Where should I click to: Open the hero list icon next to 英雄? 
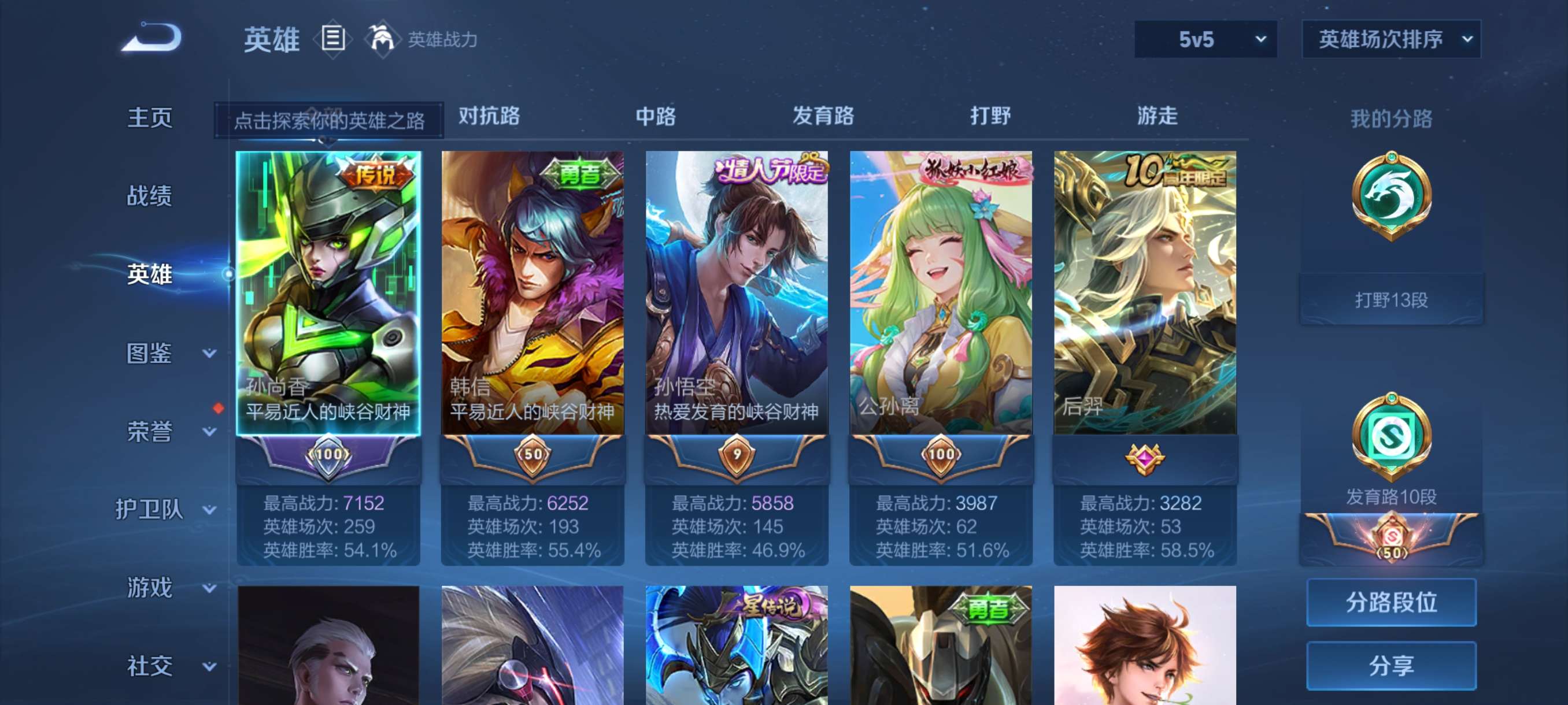point(332,39)
